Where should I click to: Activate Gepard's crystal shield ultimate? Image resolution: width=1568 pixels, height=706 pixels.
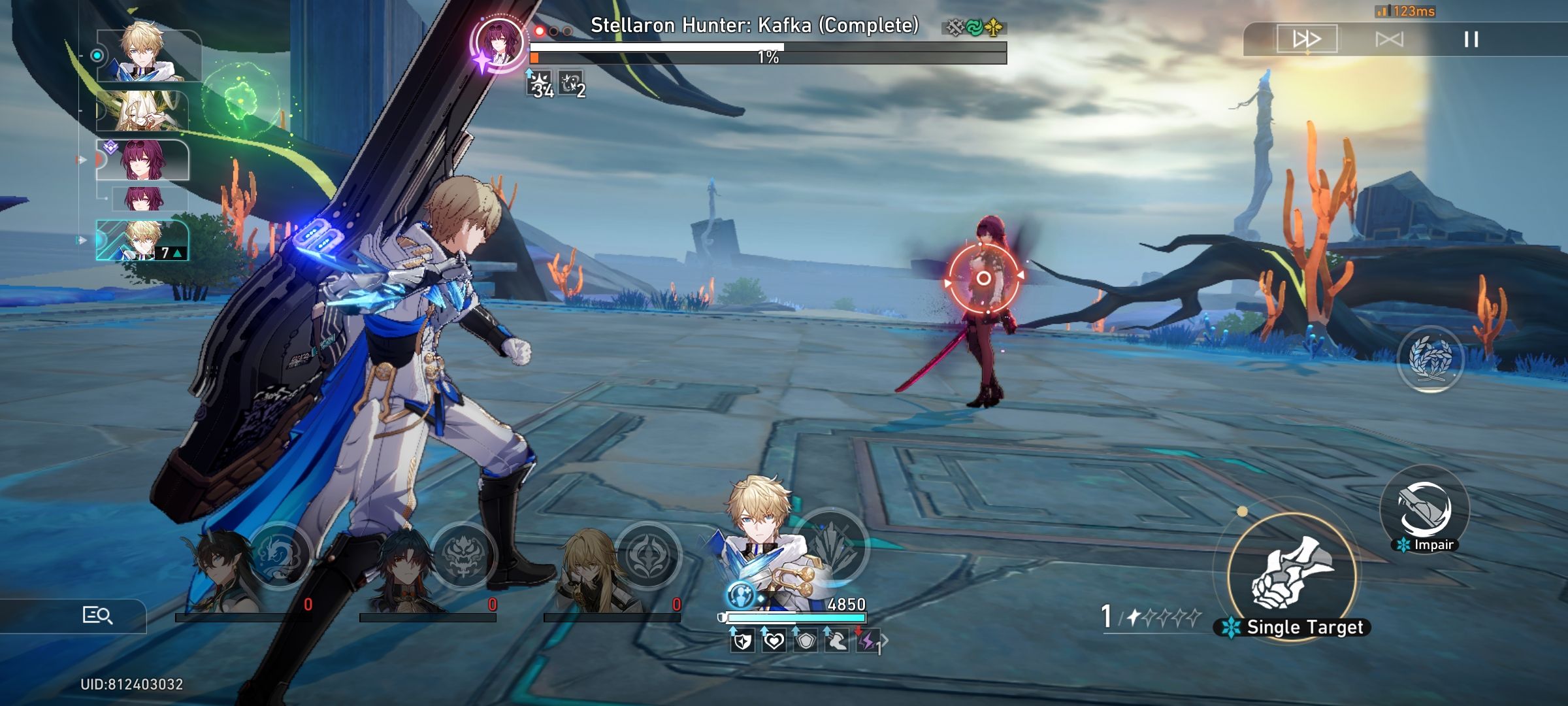(x=832, y=546)
